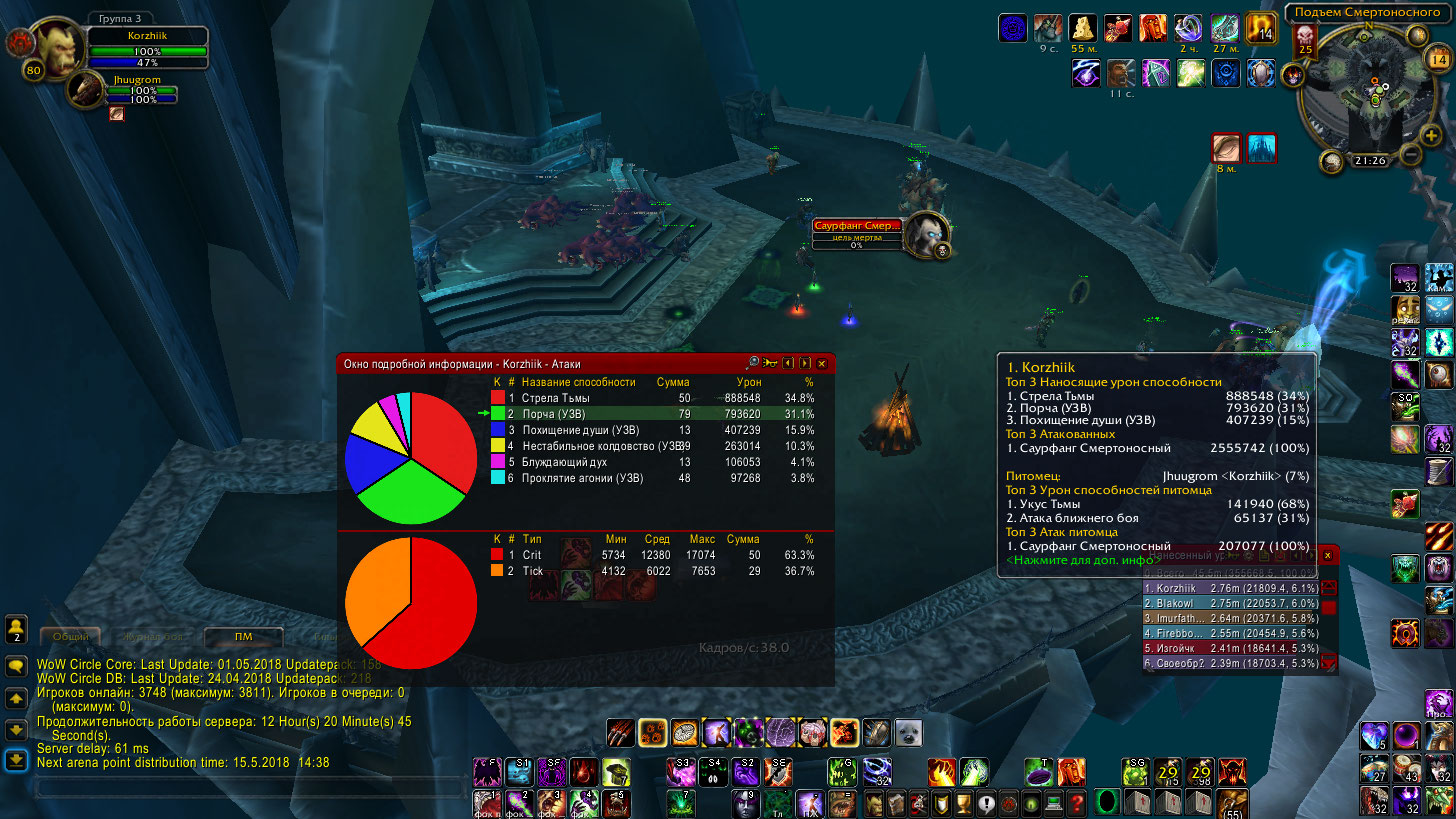This screenshot has width=1456, height=819.
Task: Open the Журнал боя chat tab
Action: tap(152, 636)
